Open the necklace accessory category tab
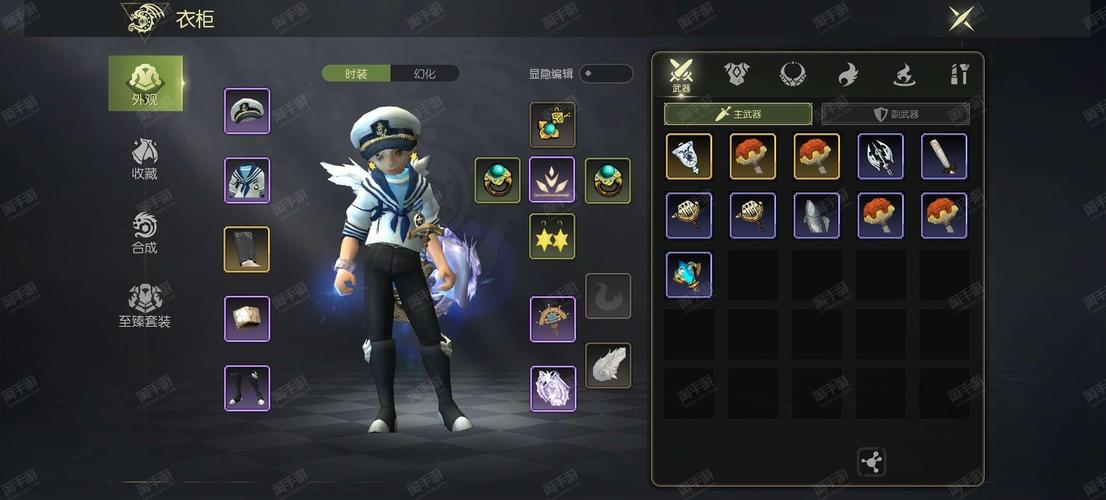 coord(793,73)
